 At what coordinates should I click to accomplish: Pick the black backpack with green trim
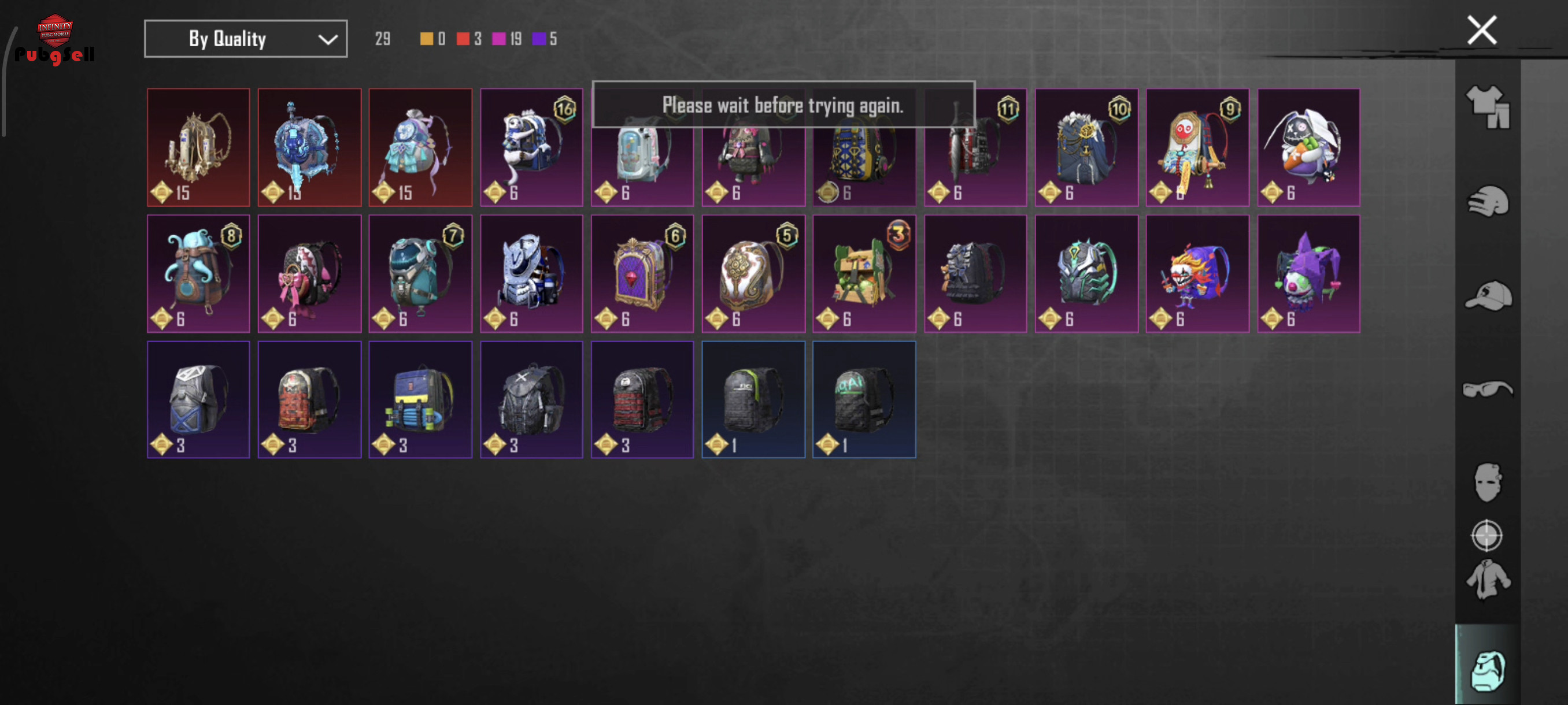[753, 399]
